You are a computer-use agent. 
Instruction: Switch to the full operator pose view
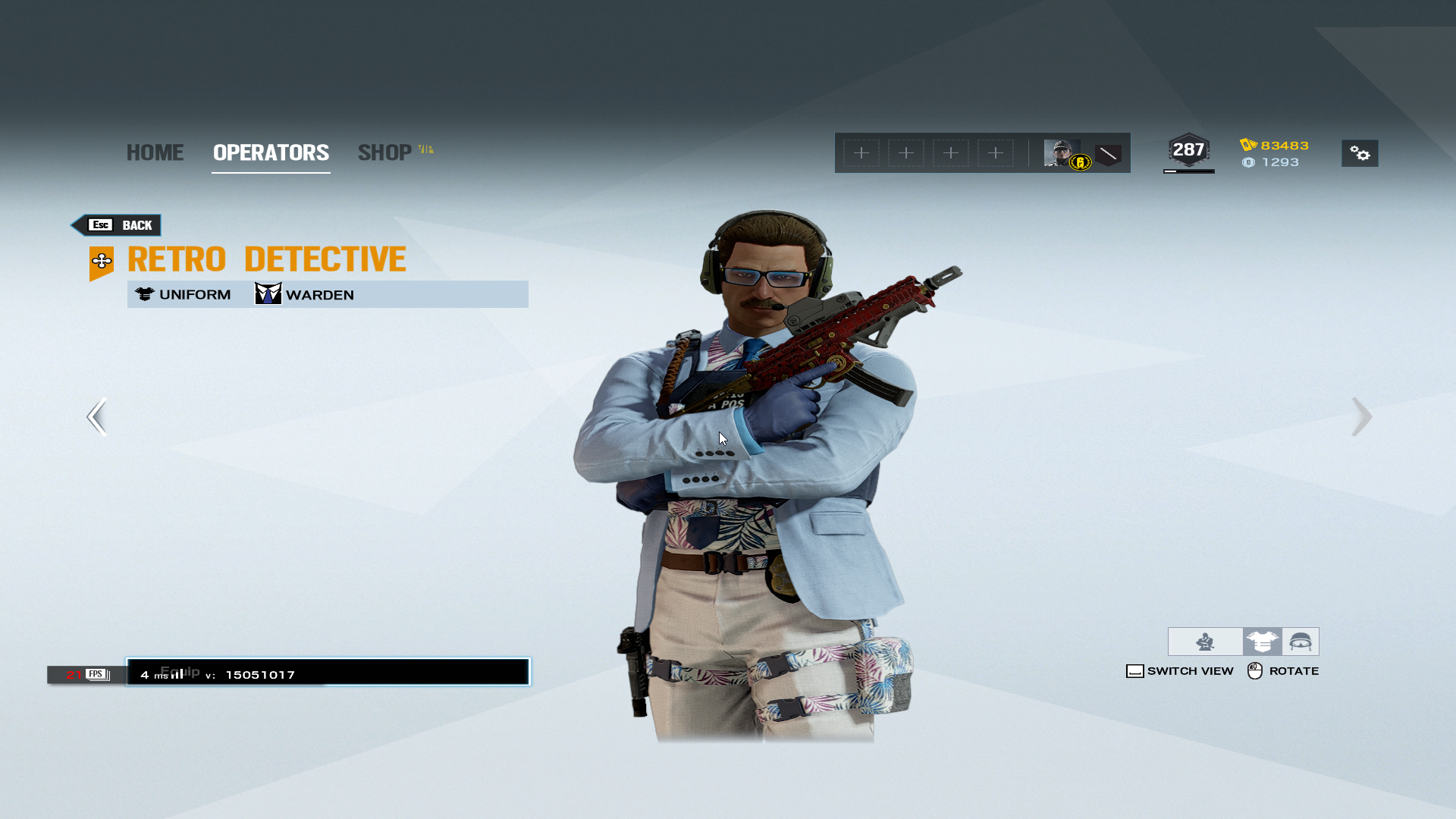point(1205,642)
